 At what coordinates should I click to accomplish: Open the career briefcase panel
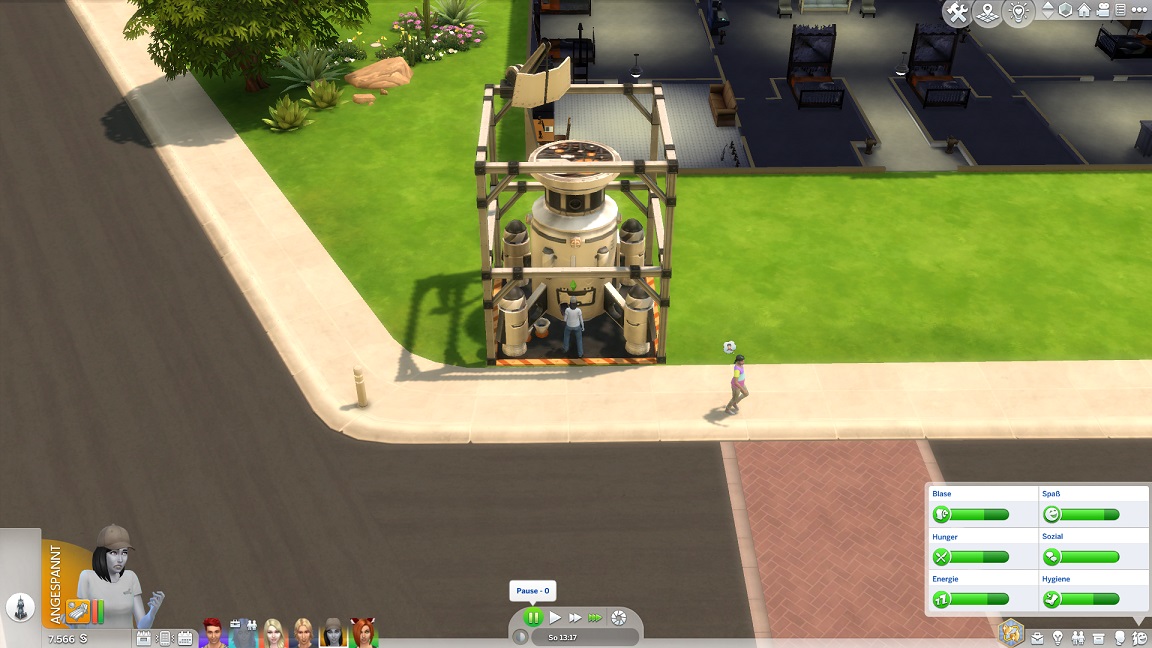(x=1038, y=638)
